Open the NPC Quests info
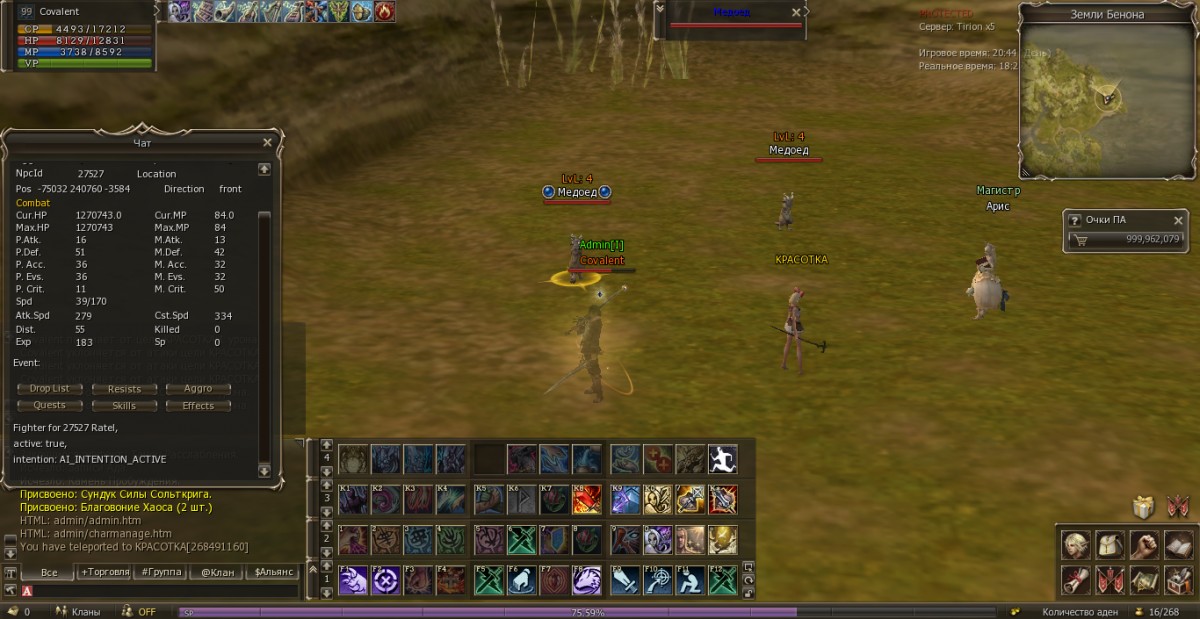Image resolution: width=1200 pixels, height=619 pixels. 50,406
